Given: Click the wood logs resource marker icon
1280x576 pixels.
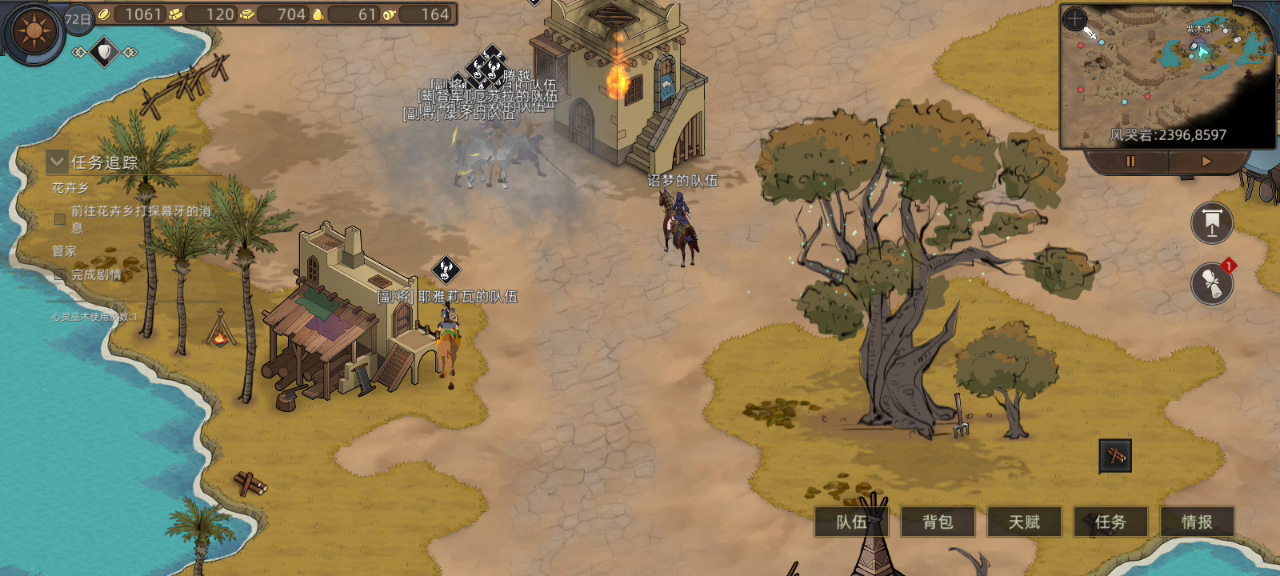Looking at the screenshot, I should click(x=1115, y=456).
